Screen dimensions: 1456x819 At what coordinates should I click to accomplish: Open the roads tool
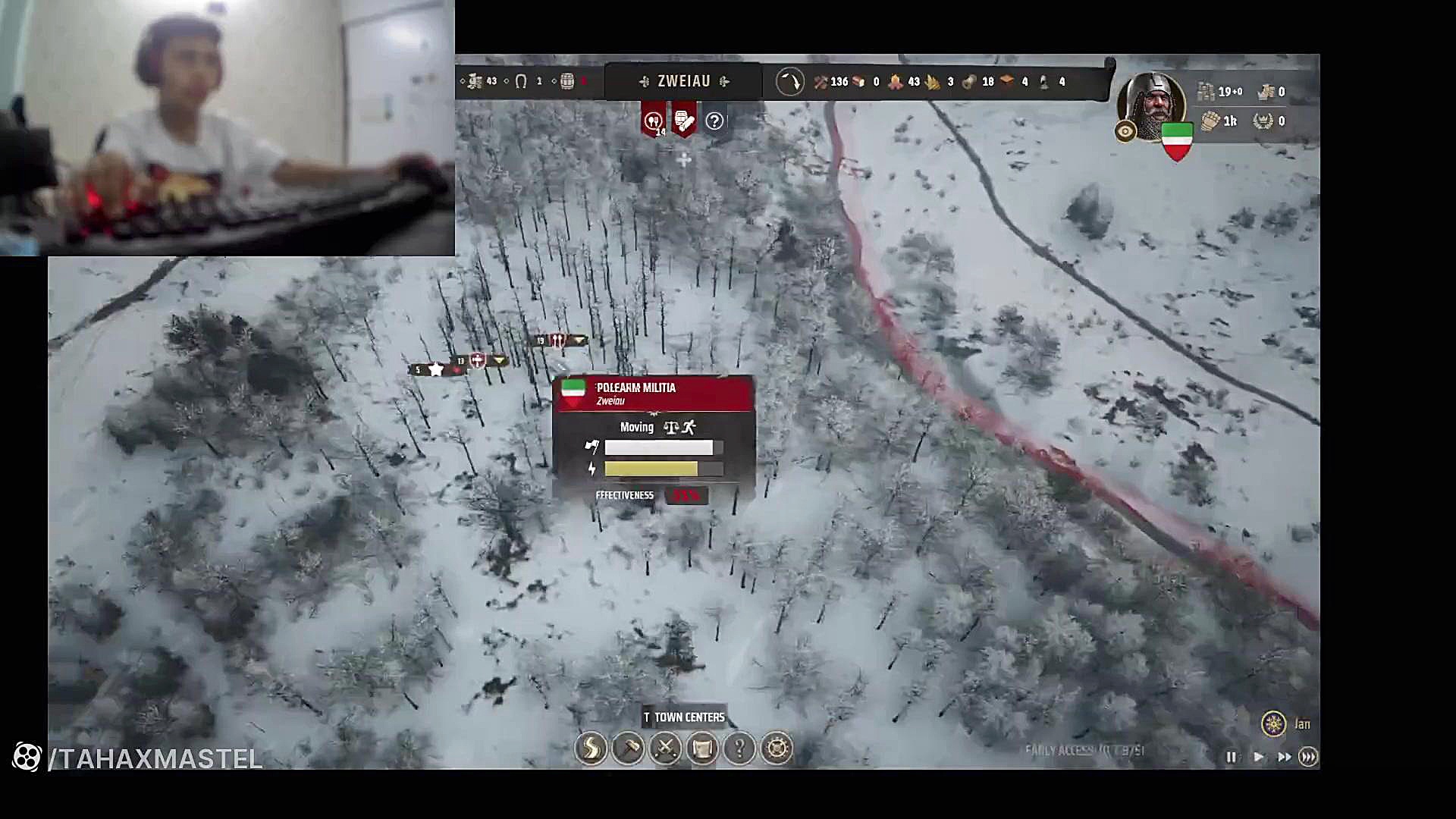coord(591,748)
